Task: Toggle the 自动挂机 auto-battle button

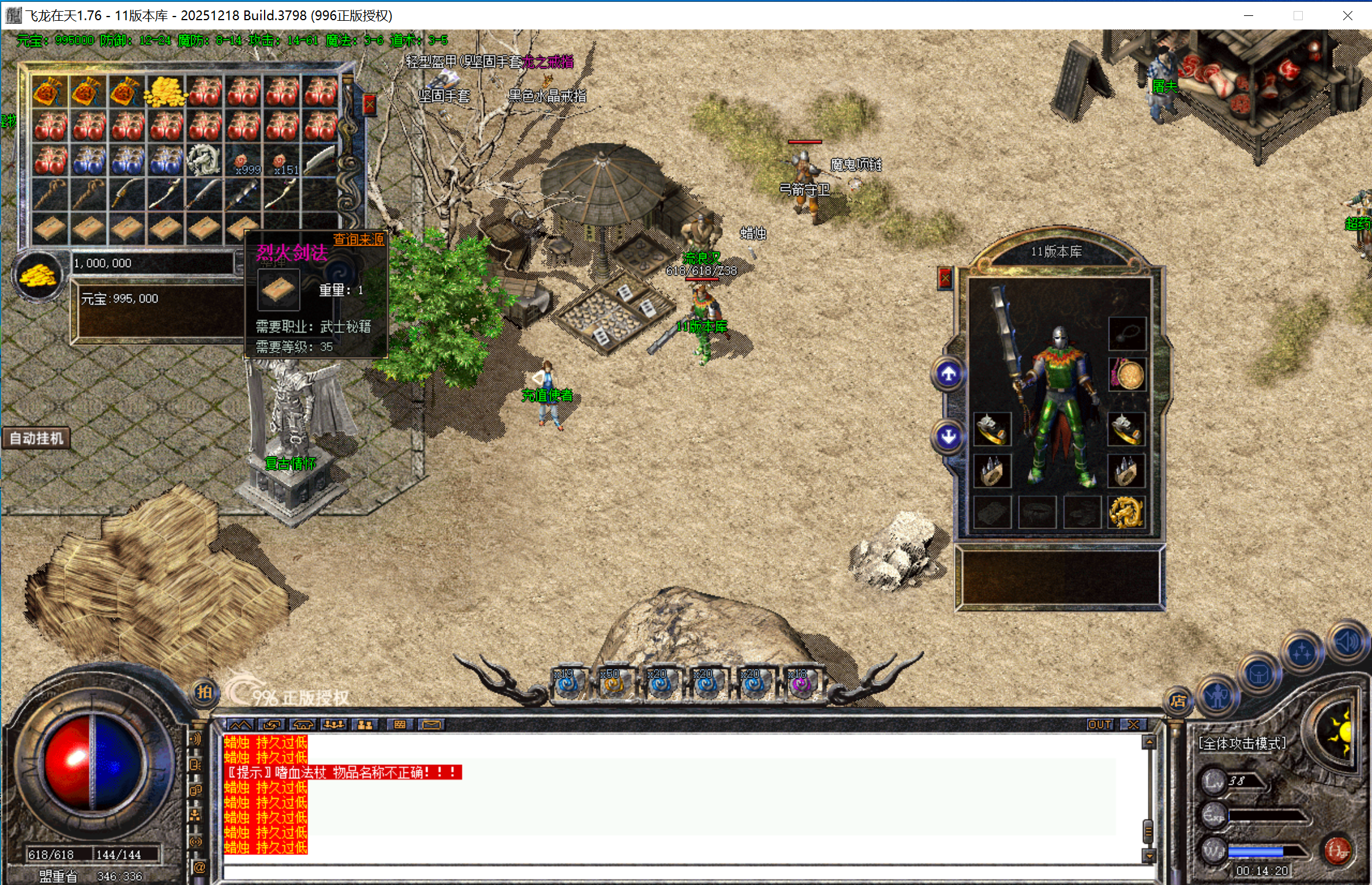Action: coord(36,439)
